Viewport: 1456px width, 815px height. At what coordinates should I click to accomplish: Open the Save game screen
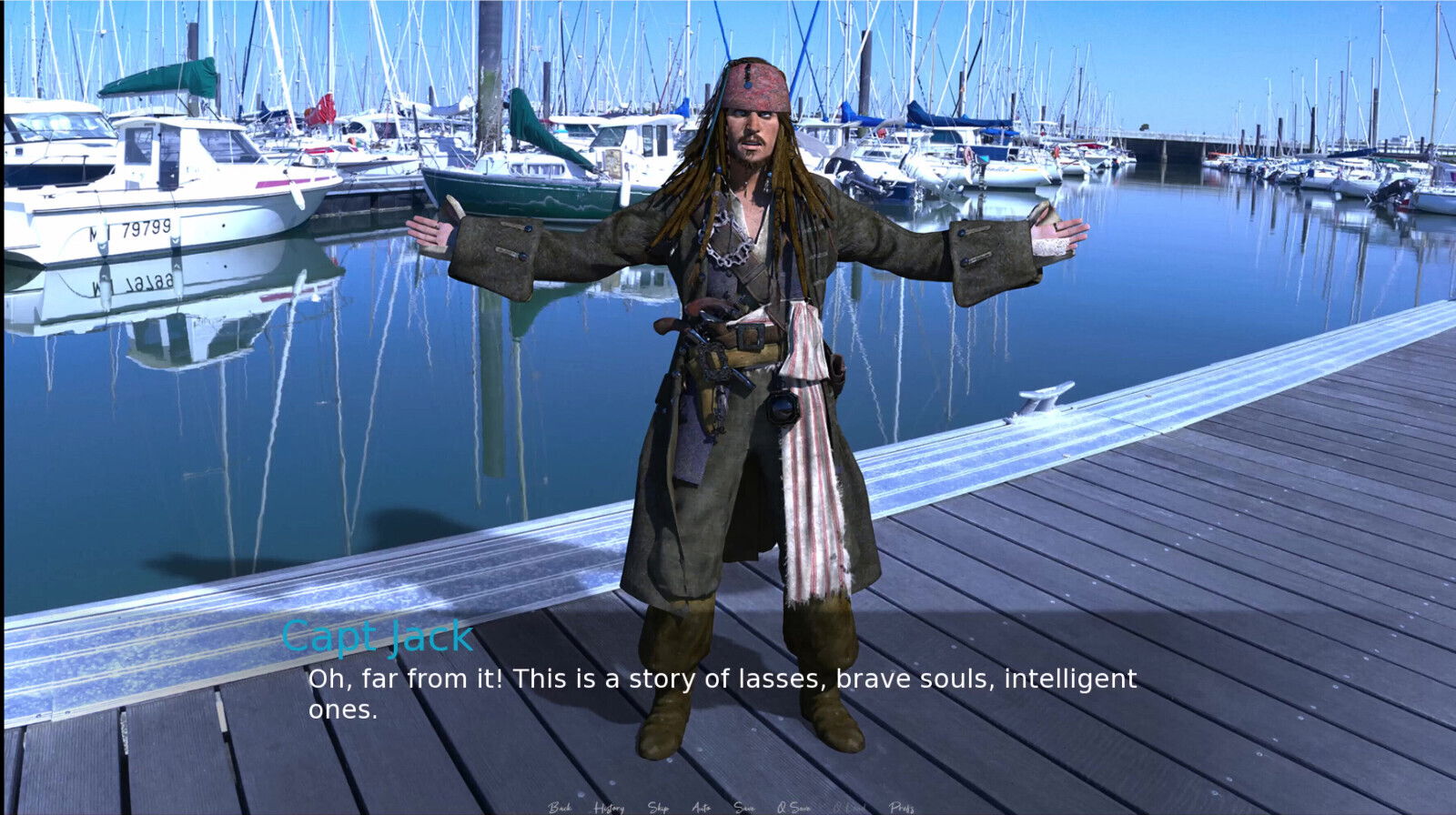[x=744, y=807]
